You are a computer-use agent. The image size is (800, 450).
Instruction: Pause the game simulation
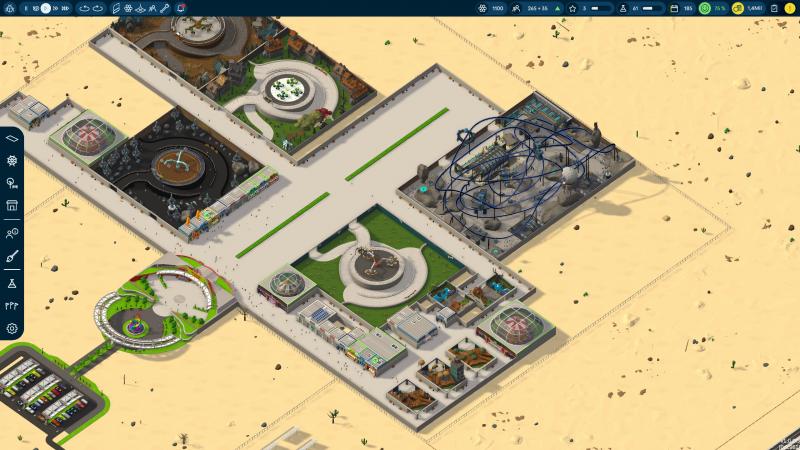(25, 8)
